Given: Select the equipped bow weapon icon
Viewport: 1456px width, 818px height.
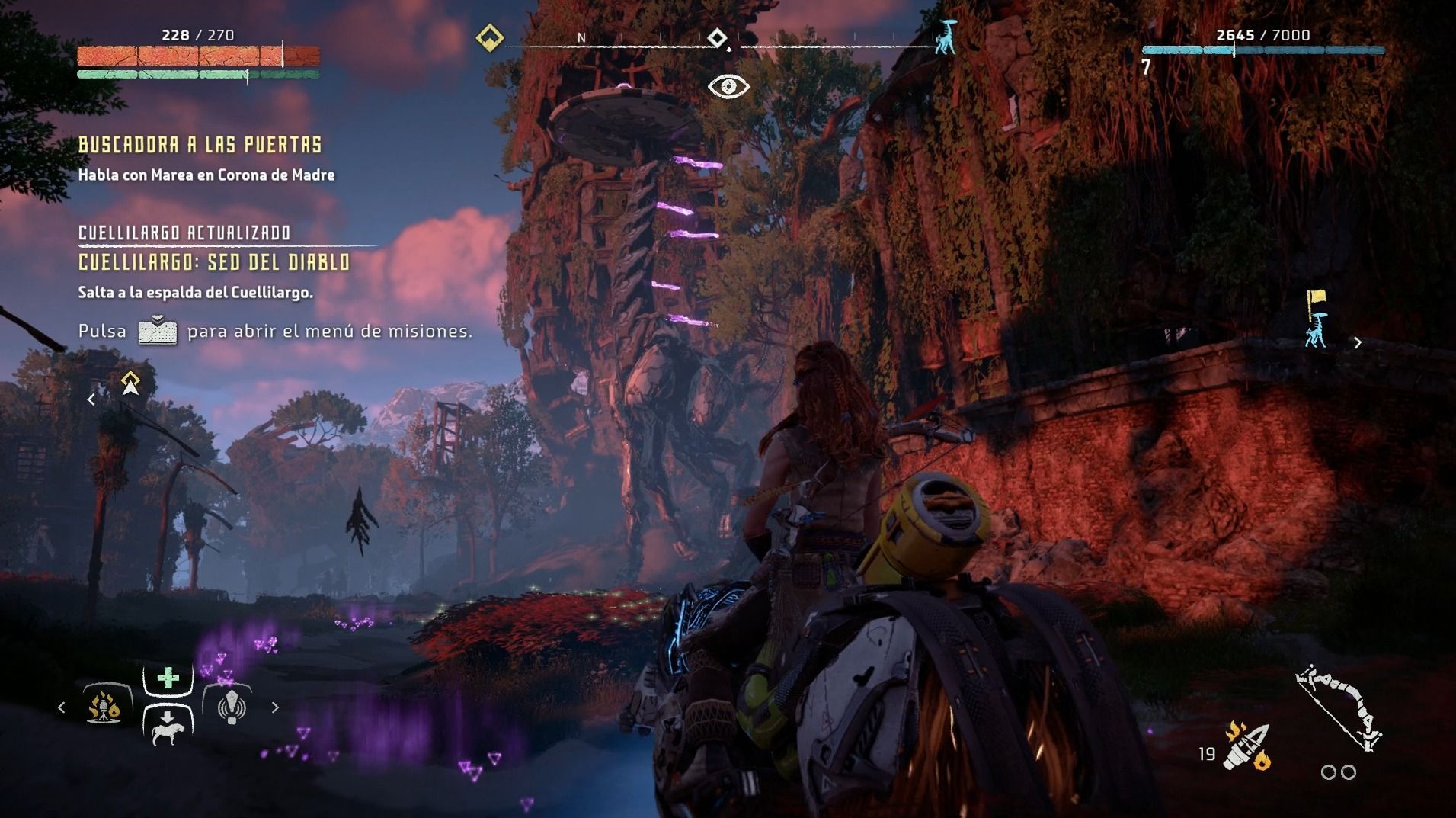Looking at the screenshot, I should click(1339, 707).
